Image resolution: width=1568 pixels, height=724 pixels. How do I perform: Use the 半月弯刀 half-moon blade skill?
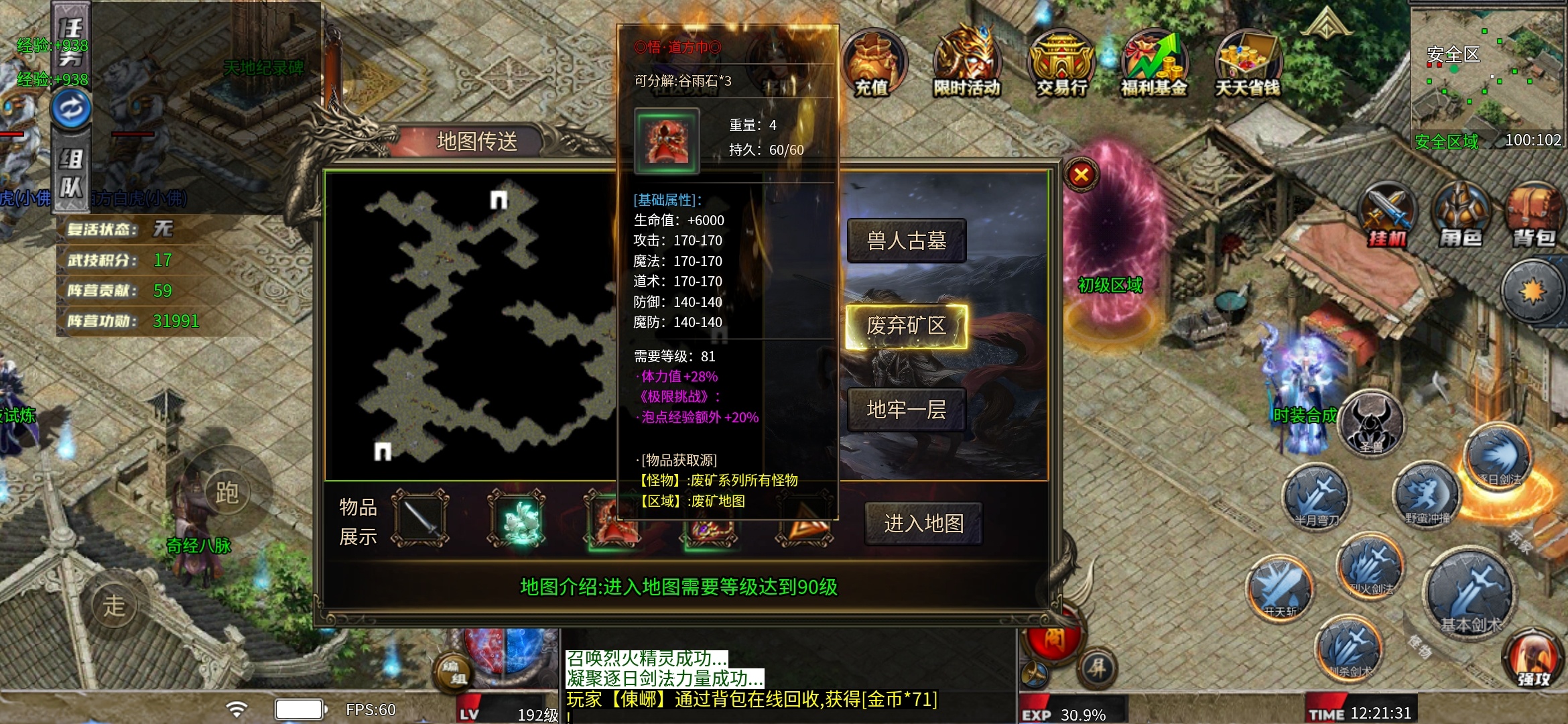click(x=1315, y=497)
